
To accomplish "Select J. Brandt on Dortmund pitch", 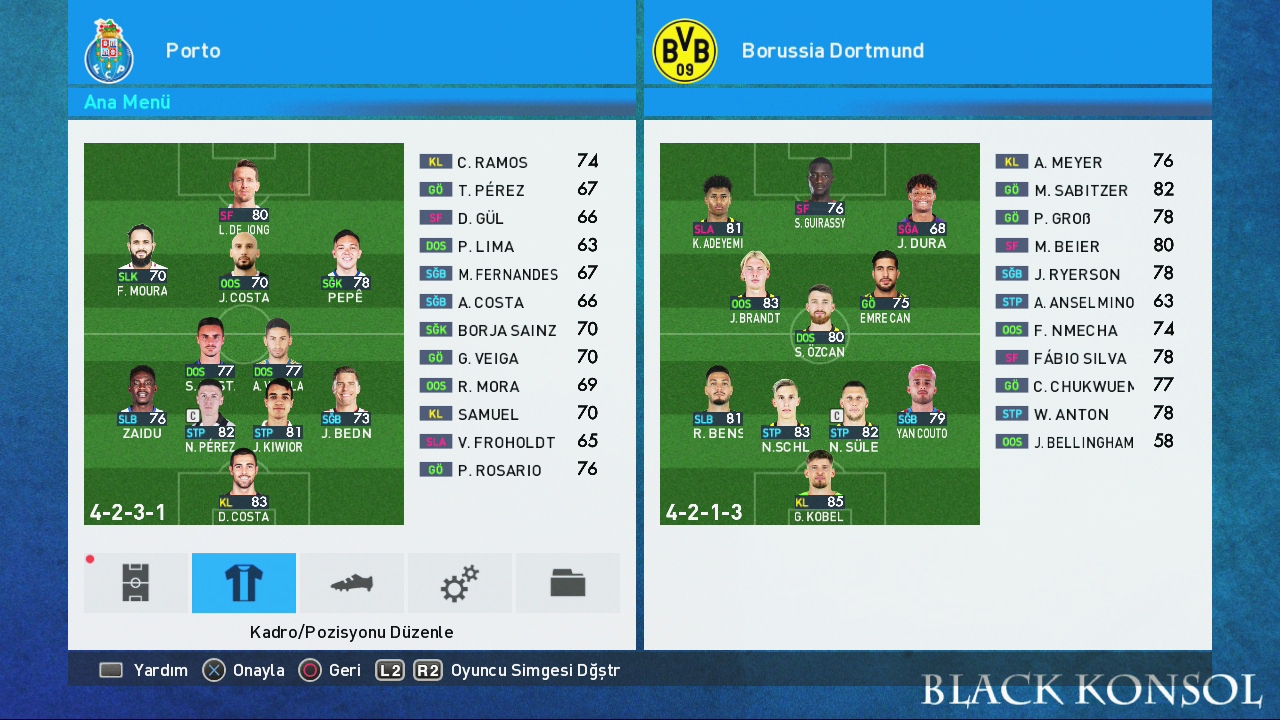I will coord(754,284).
